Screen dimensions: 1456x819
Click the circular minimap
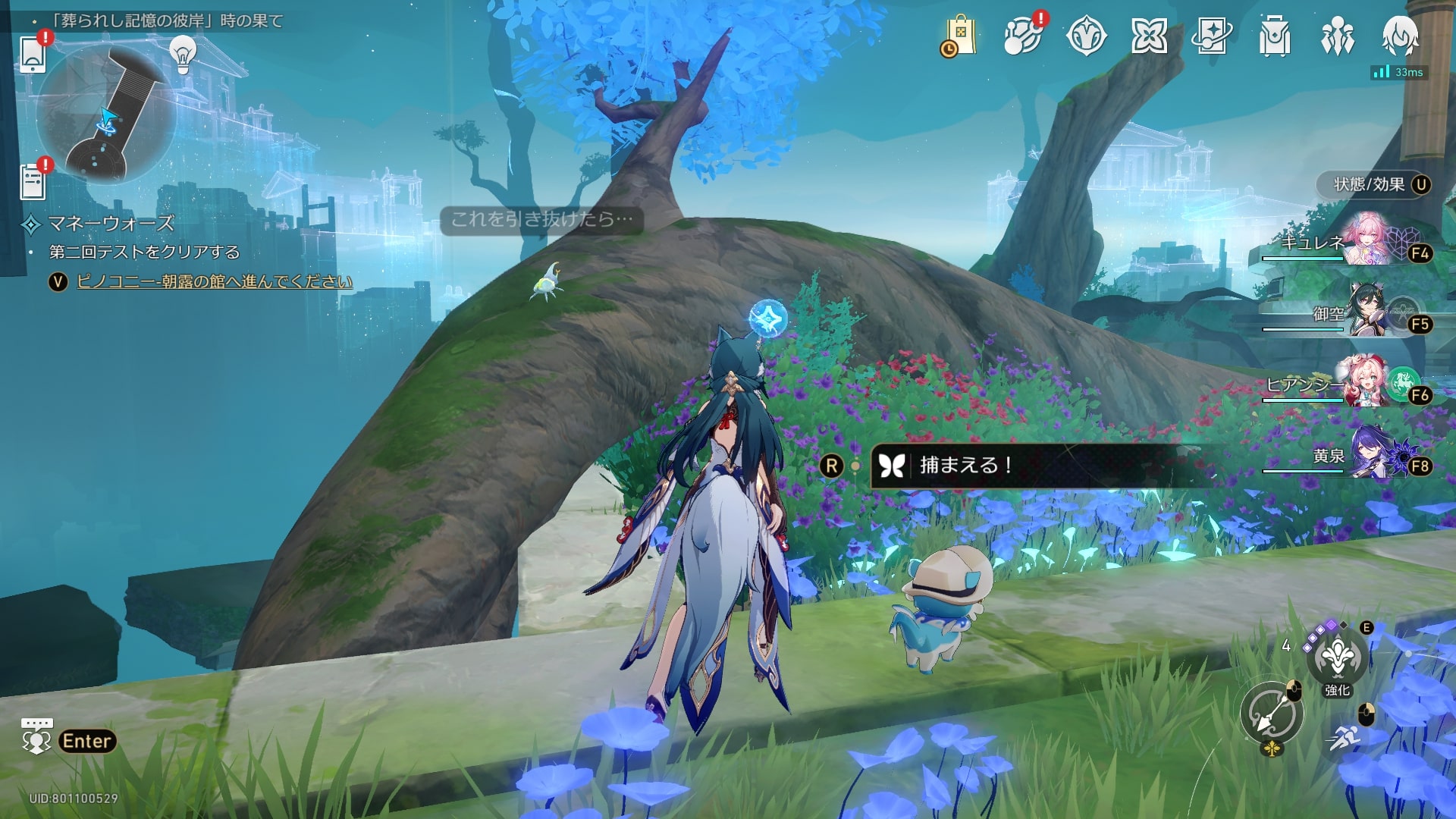(106, 114)
